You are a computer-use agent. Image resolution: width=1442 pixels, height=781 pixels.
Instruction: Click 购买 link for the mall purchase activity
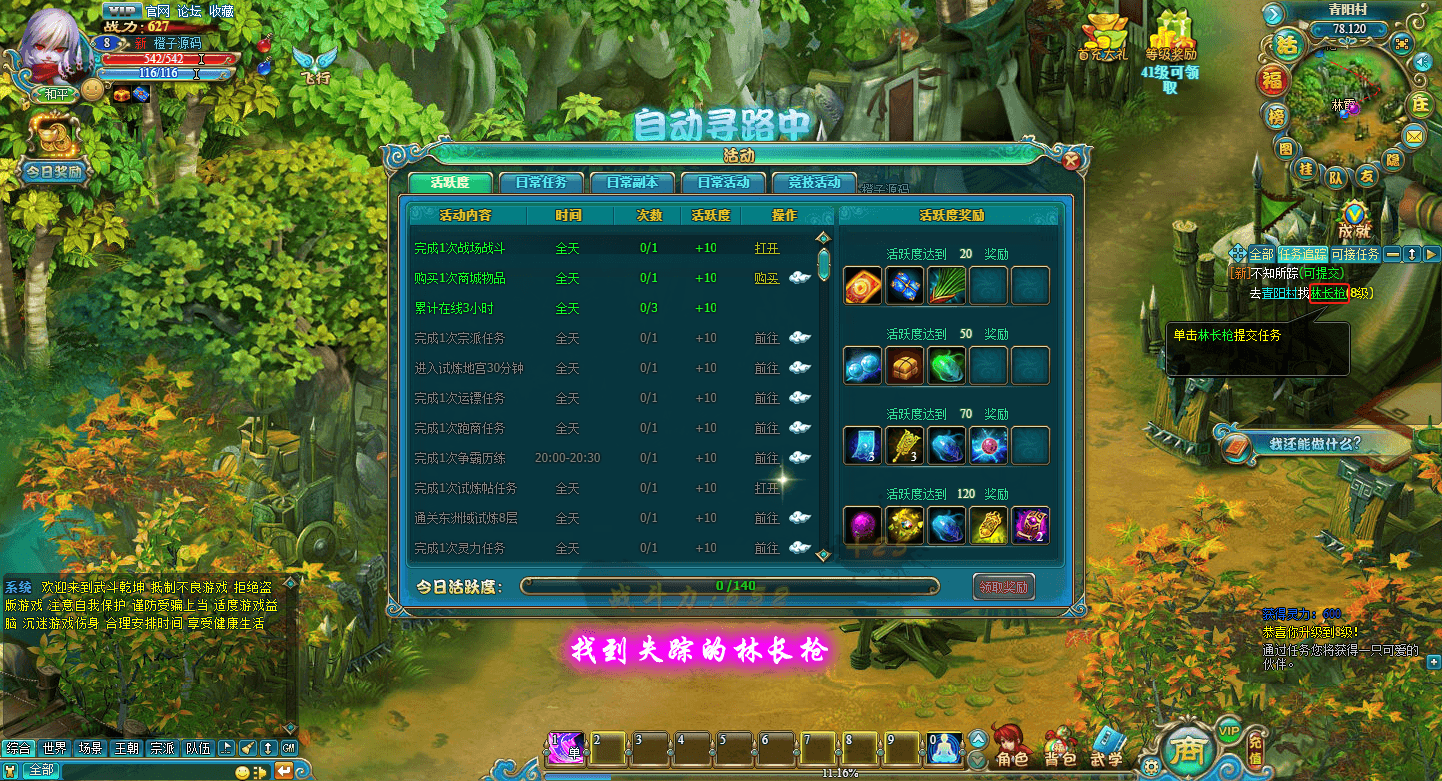tap(767, 278)
